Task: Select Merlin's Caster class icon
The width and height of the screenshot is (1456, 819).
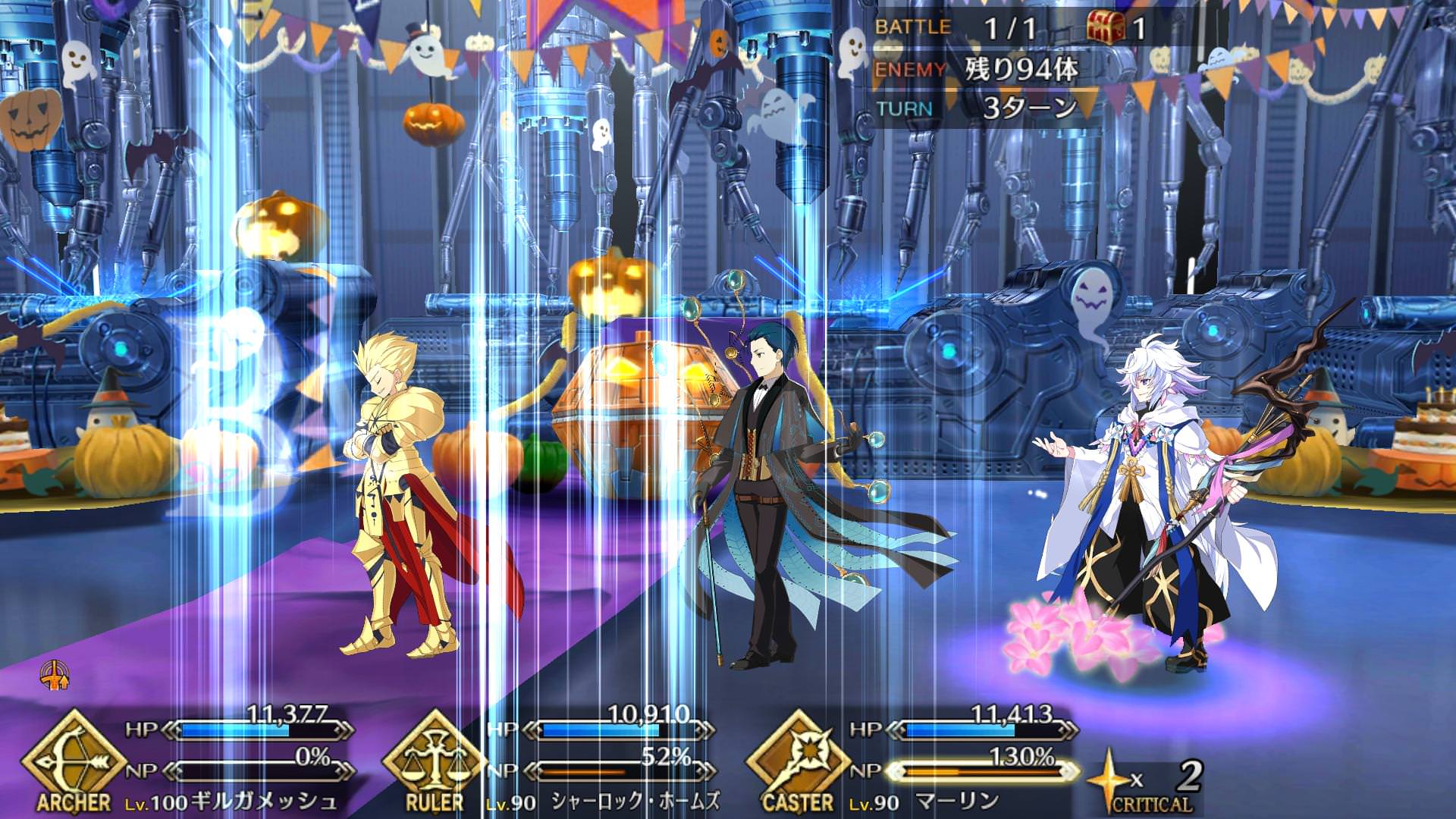Action: pyautogui.click(x=798, y=759)
